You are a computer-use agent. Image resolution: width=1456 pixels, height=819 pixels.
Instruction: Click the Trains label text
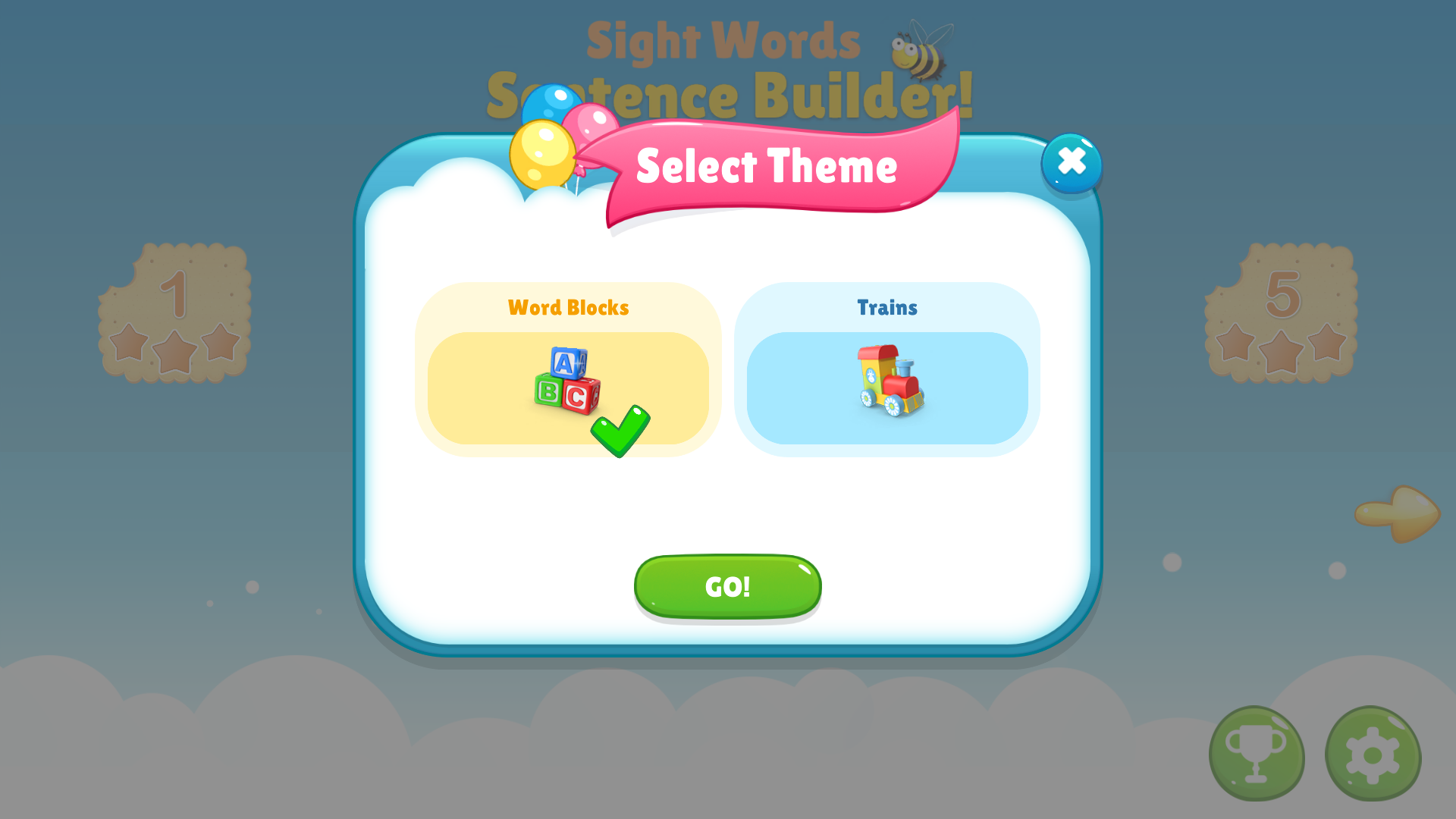(x=887, y=308)
